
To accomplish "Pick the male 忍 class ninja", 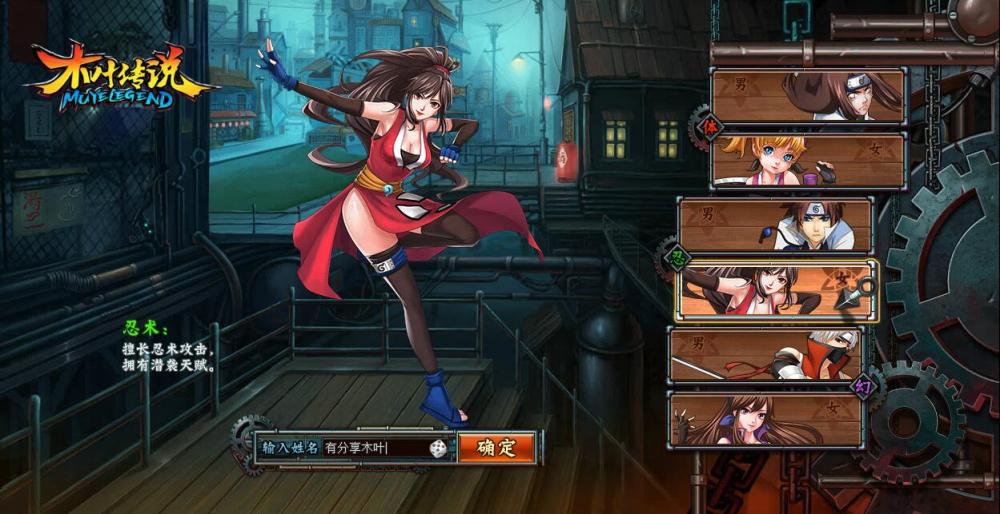I will pyautogui.click(x=775, y=225).
